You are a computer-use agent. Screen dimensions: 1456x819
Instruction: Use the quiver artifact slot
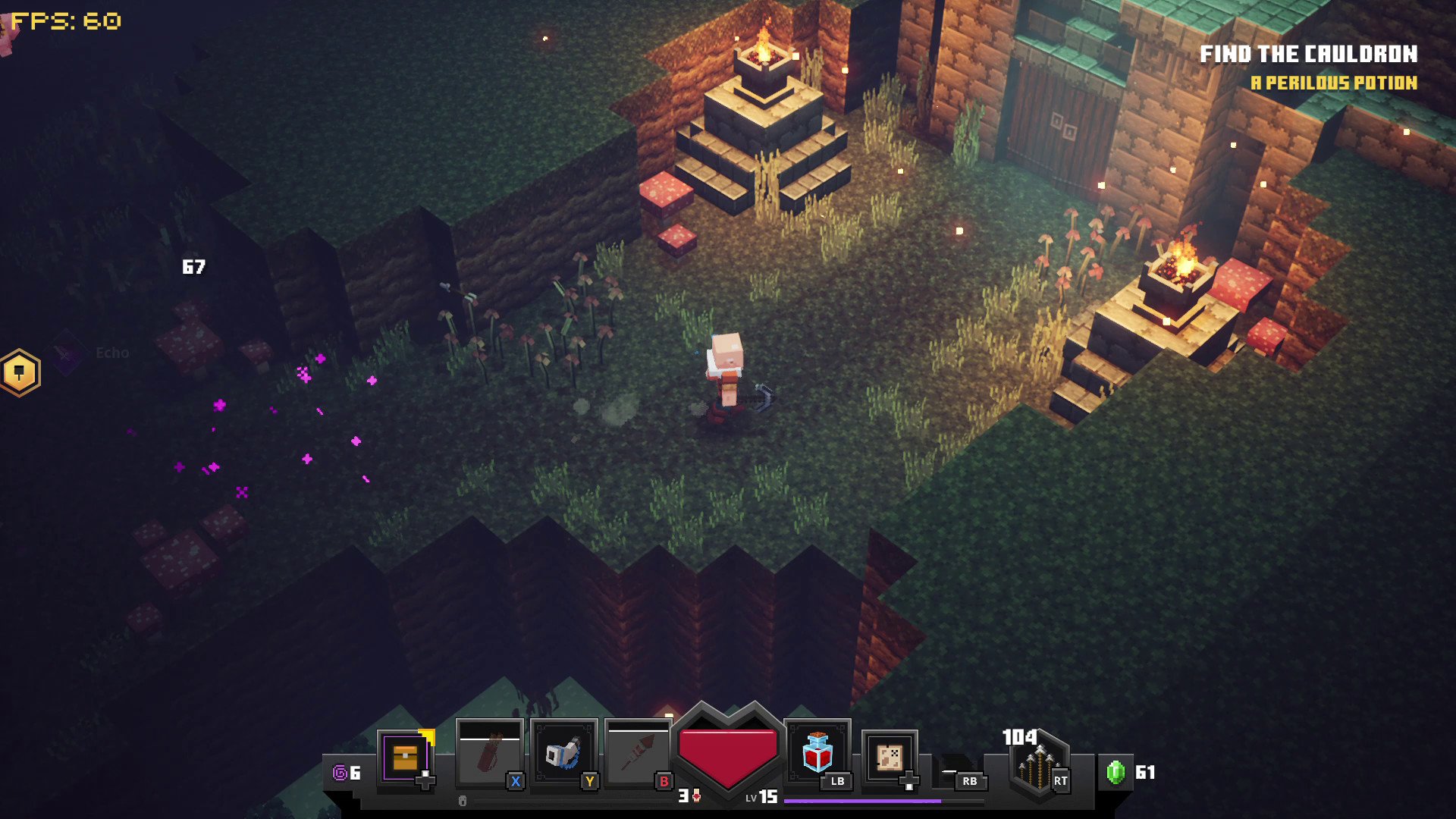tap(489, 754)
